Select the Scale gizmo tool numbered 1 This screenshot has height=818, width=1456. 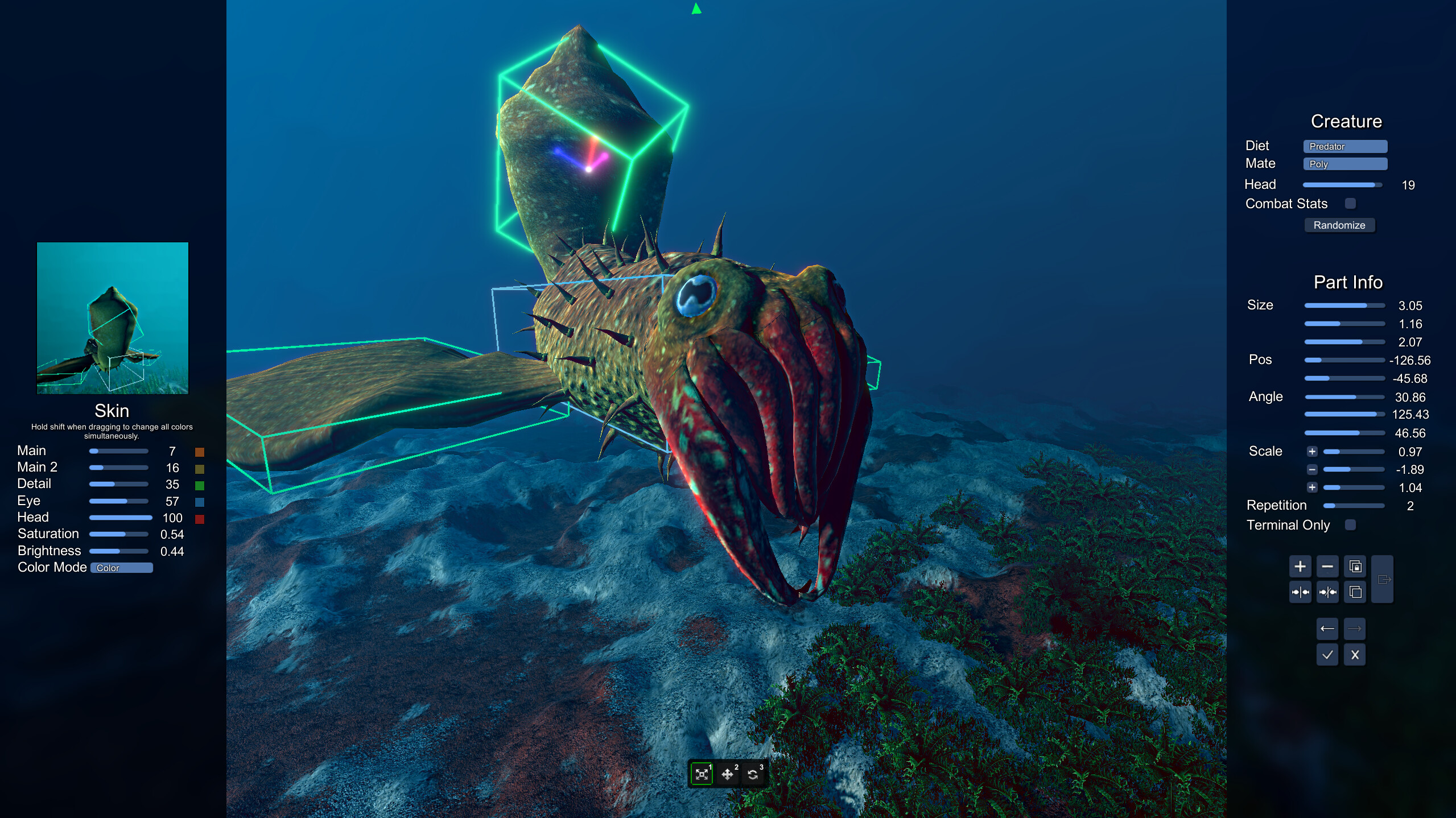coord(702,774)
